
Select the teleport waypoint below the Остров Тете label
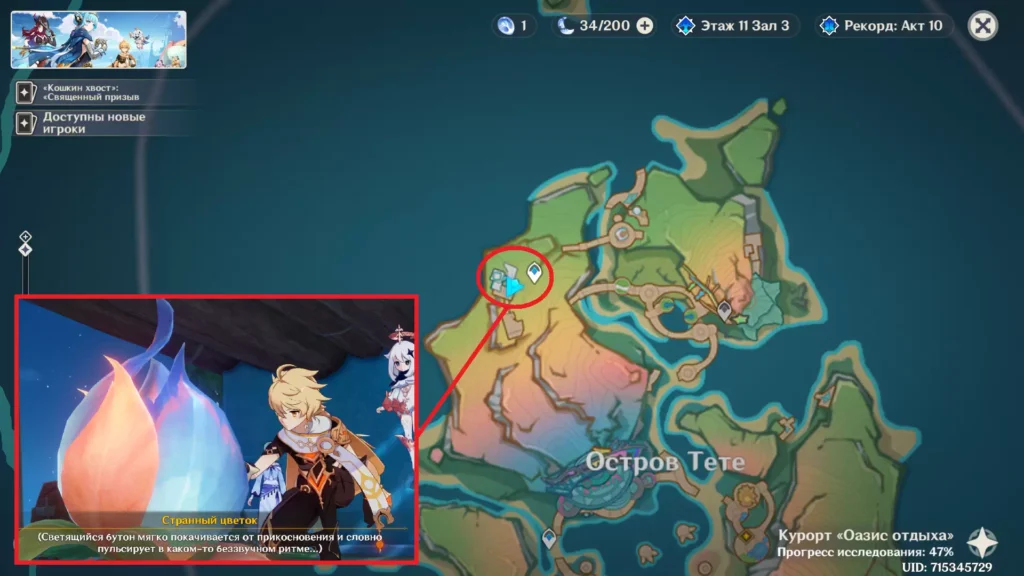(x=548, y=539)
